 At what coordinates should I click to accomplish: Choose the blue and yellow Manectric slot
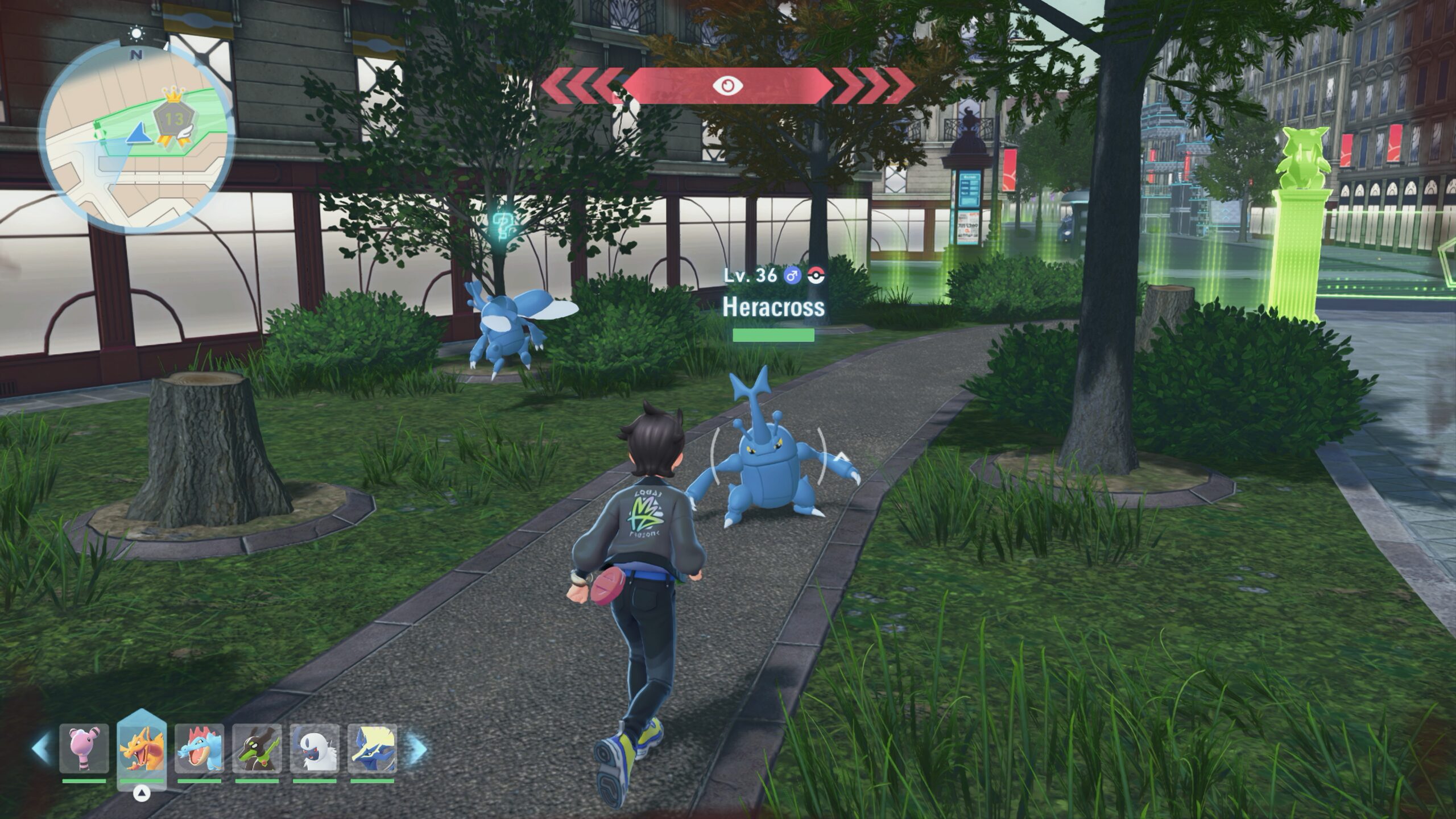point(373,748)
